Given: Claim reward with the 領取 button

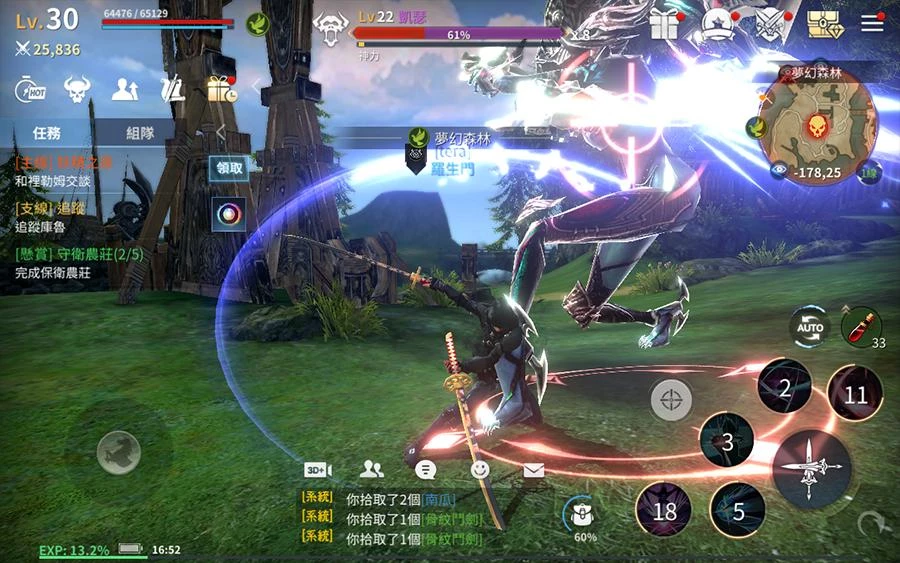Looking at the screenshot, I should pyautogui.click(x=229, y=168).
